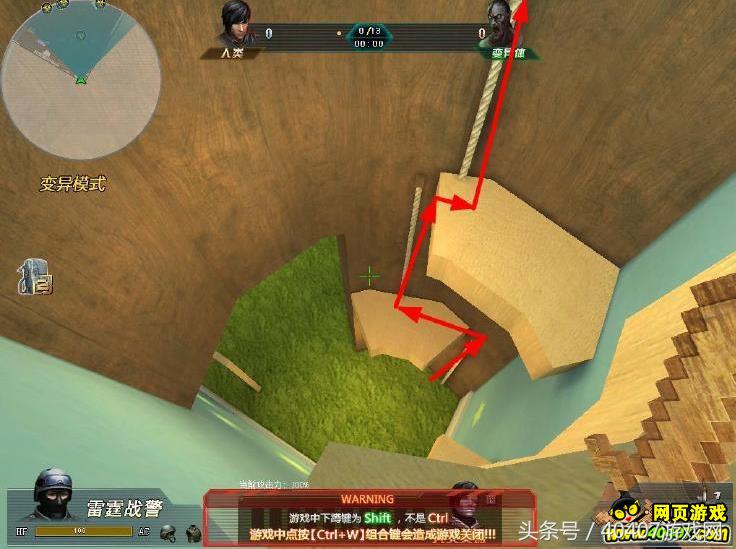
Task: Open the backpack icon on the left
Action: [x=33, y=277]
